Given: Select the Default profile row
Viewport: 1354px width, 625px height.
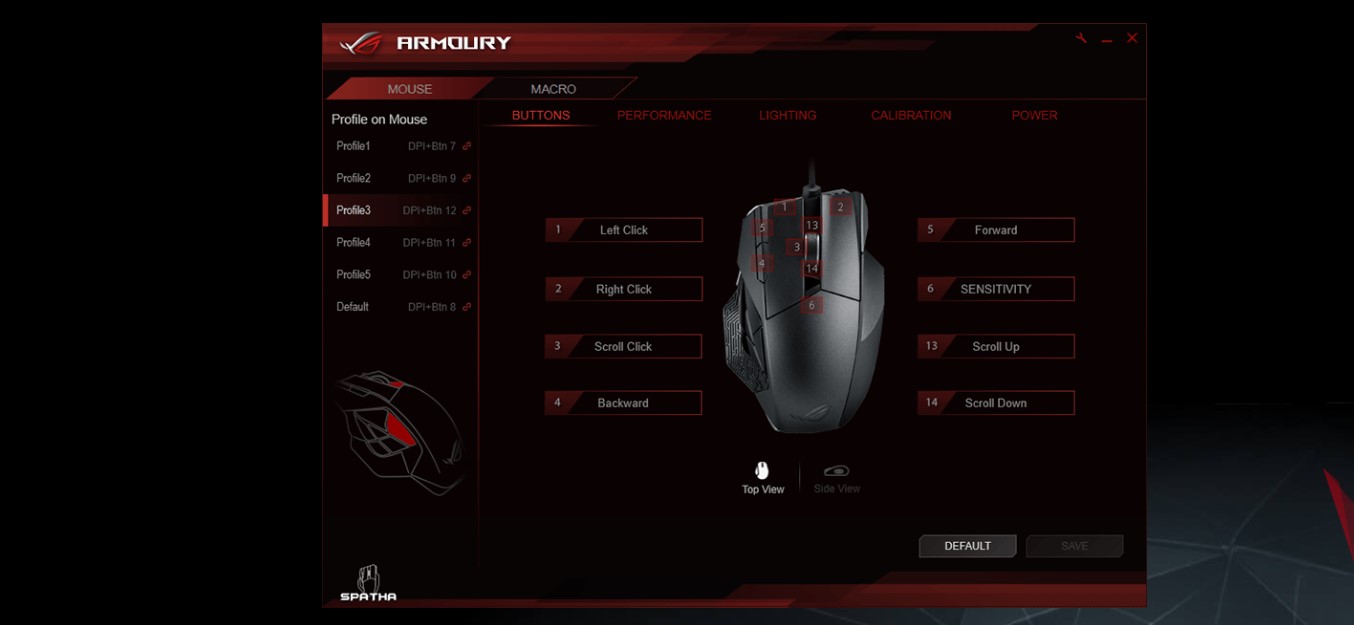Looking at the screenshot, I should (x=400, y=306).
